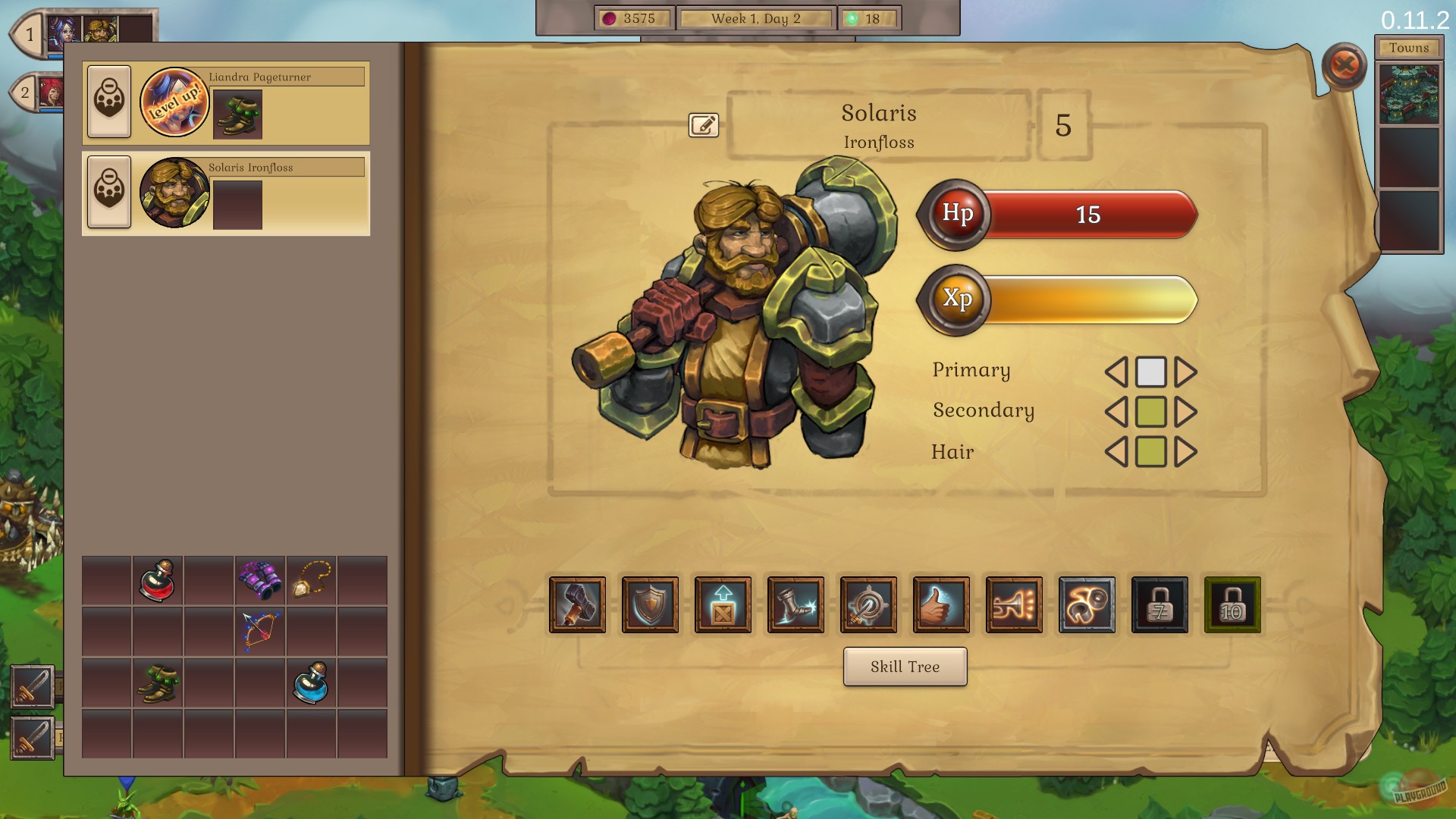The image size is (1456, 819).
Task: Click the edit name pencil icon
Action: [704, 125]
